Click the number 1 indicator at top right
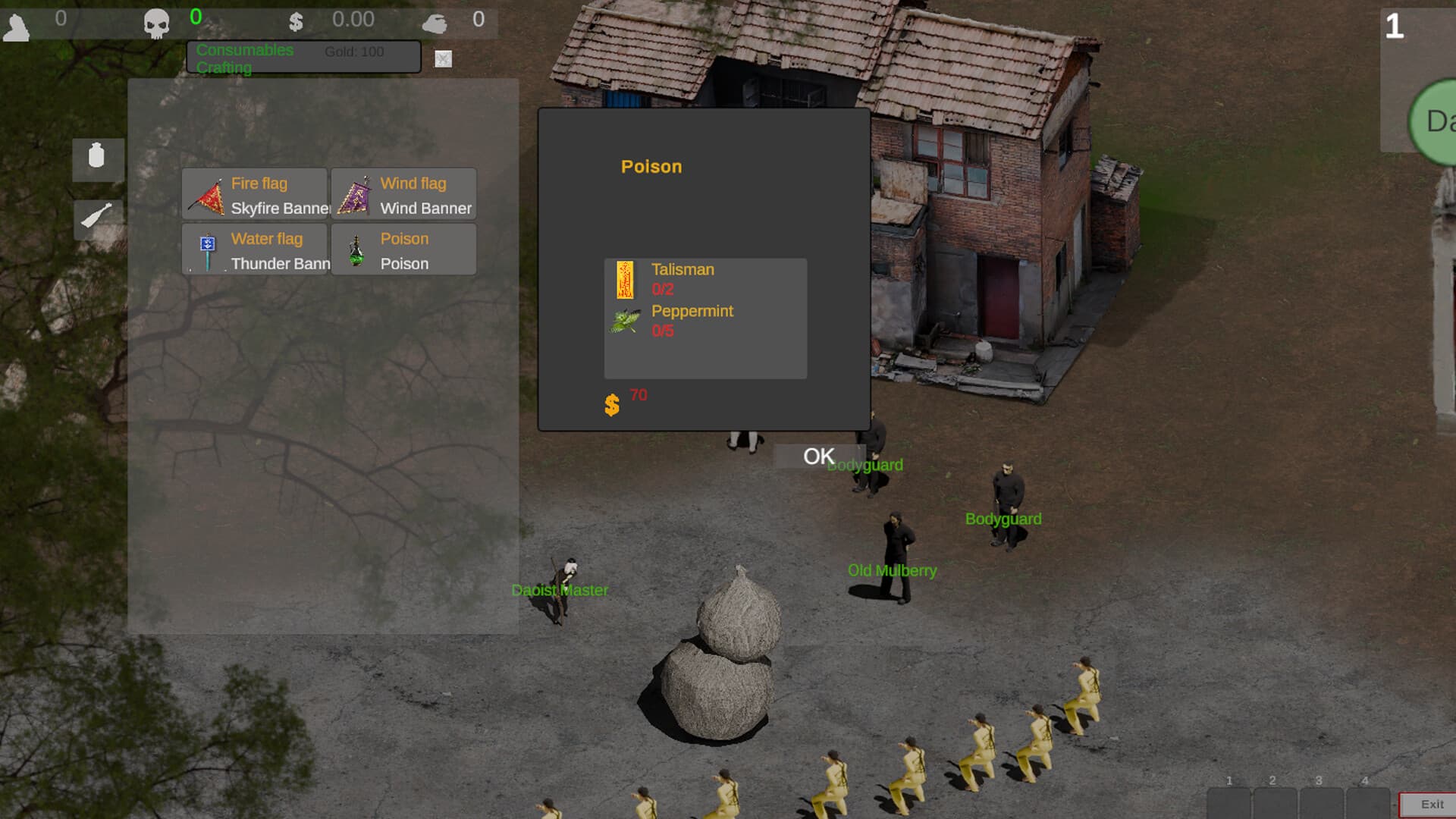This screenshot has height=819, width=1456. click(x=1395, y=25)
